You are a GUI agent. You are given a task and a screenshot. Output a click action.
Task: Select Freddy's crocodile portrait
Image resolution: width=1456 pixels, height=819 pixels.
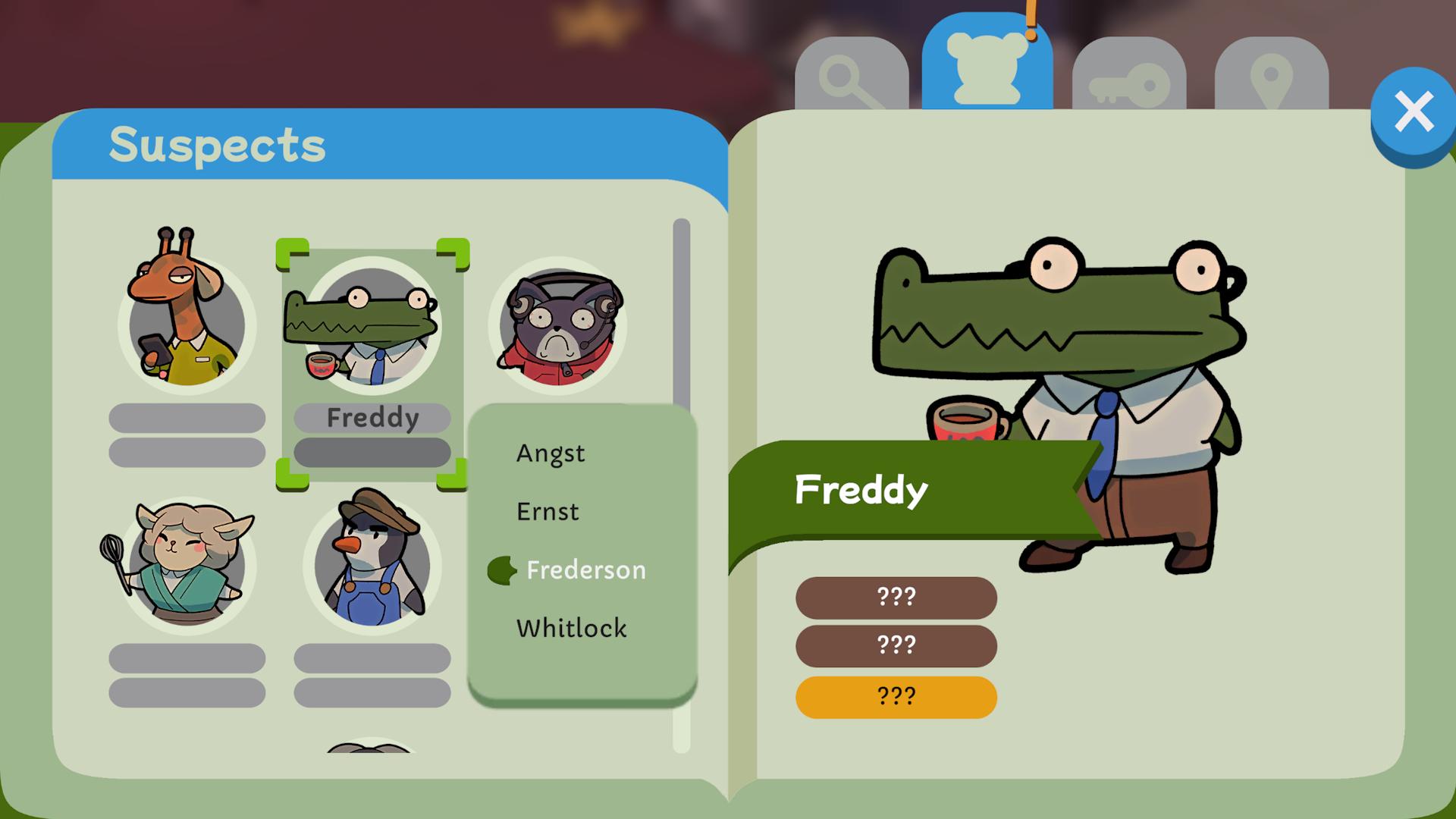372,328
